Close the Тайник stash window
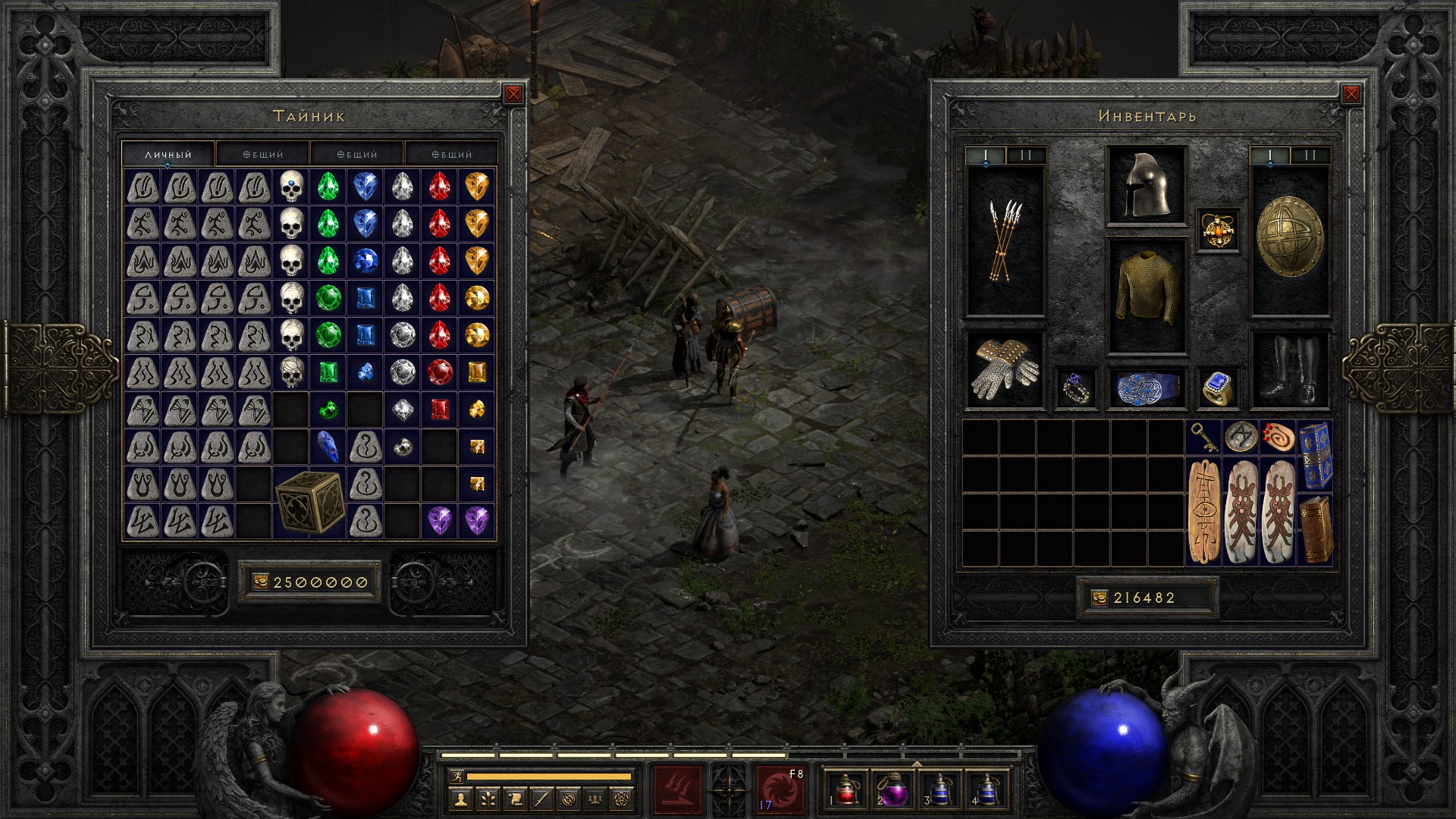The image size is (1456, 819). (x=513, y=94)
